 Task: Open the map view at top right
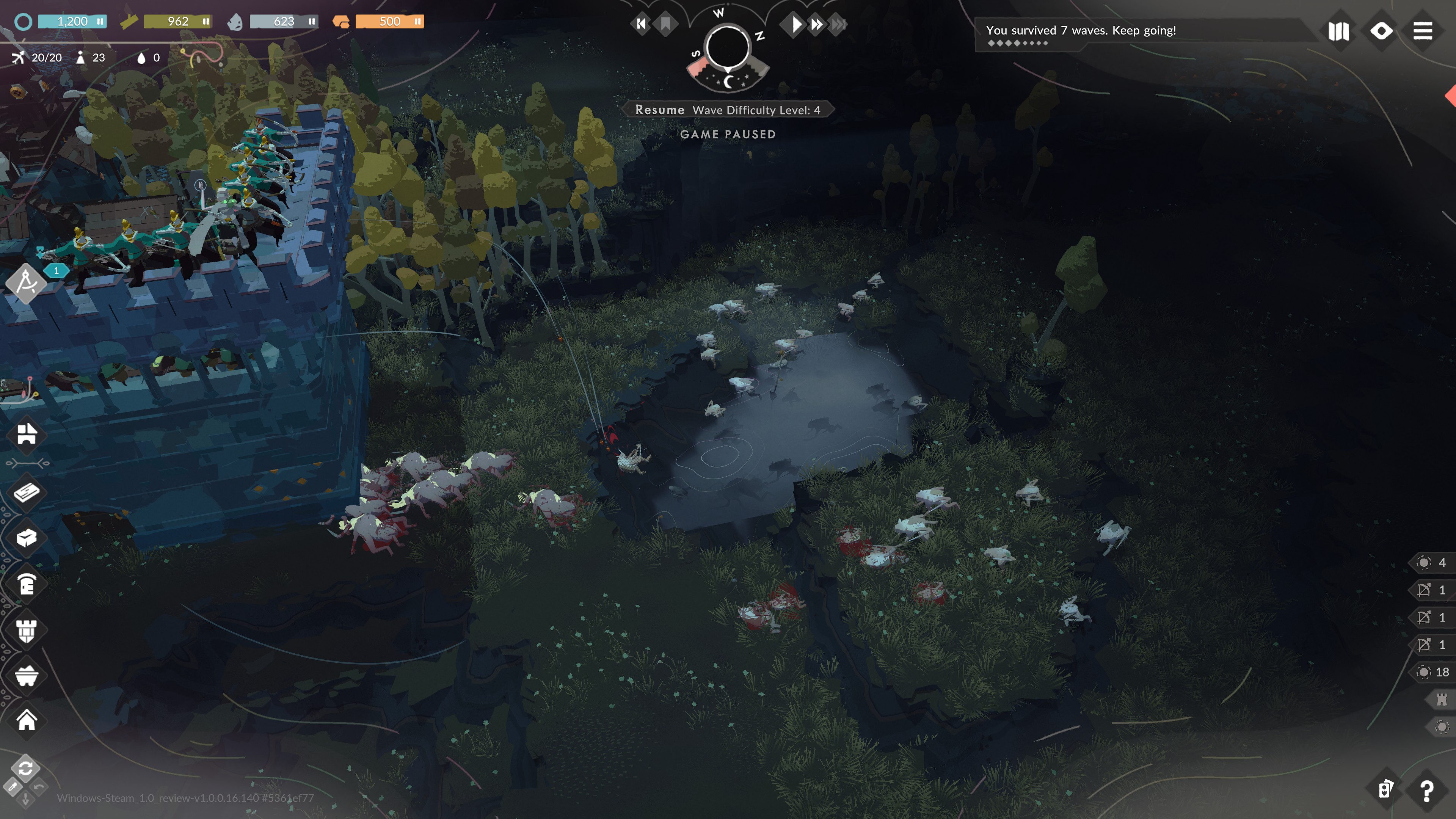pos(1338,31)
